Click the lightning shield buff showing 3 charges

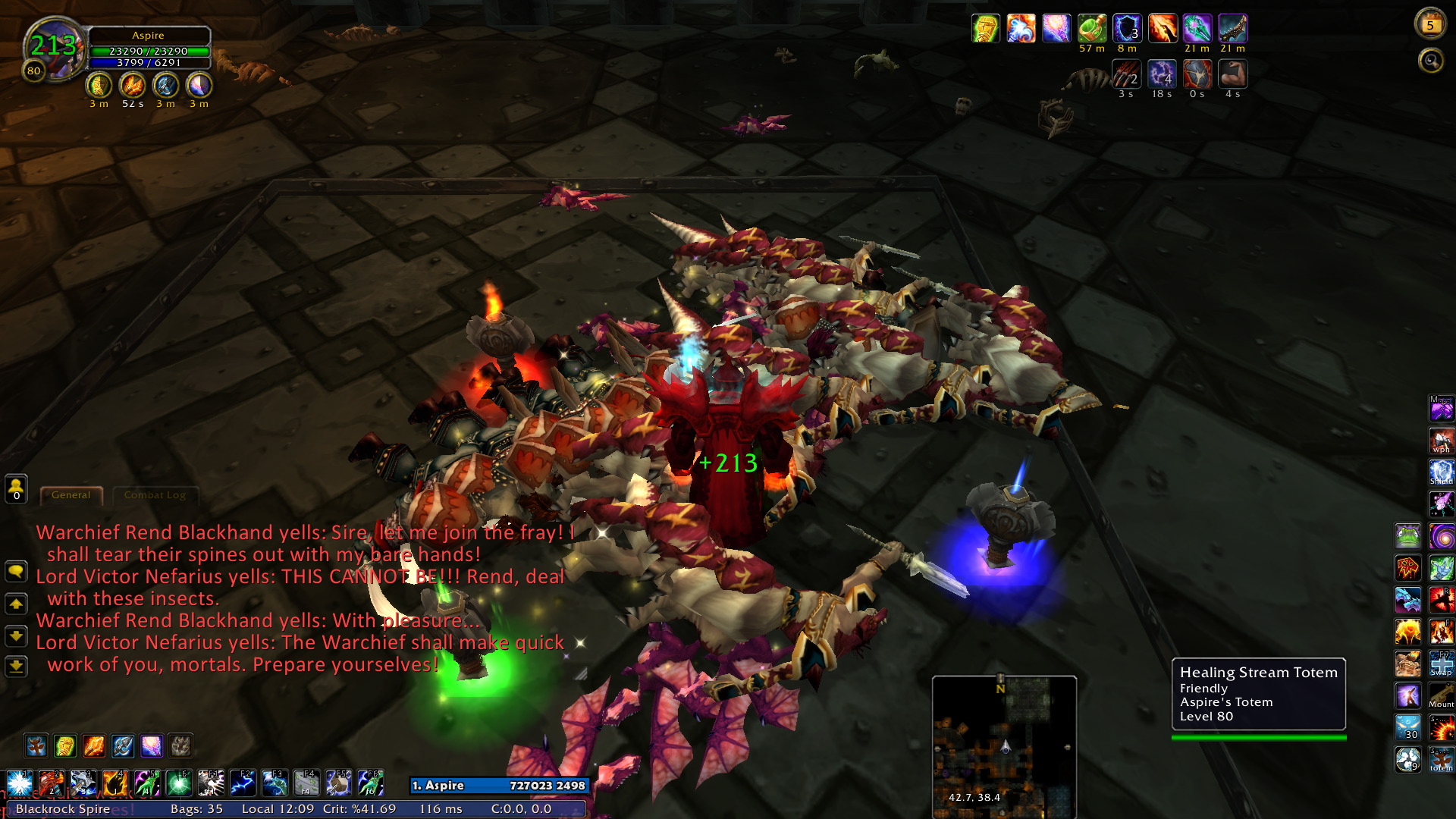(1127, 29)
